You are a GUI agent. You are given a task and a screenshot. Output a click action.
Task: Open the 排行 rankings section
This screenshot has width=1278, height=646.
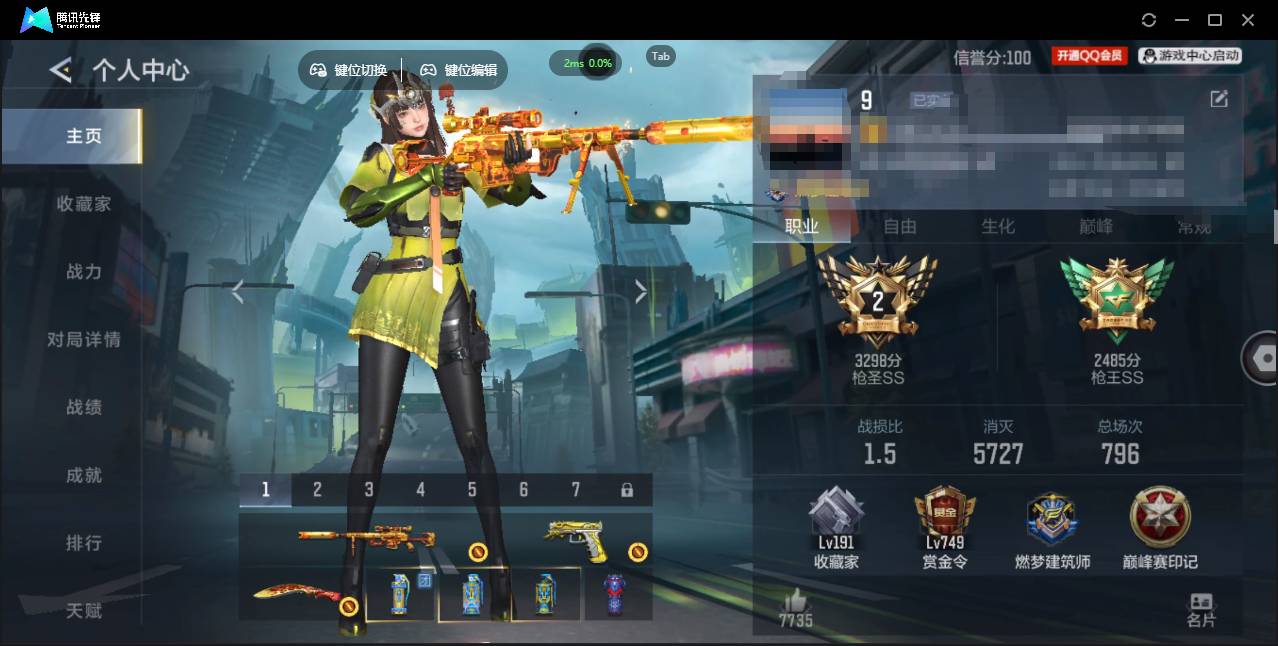84,543
